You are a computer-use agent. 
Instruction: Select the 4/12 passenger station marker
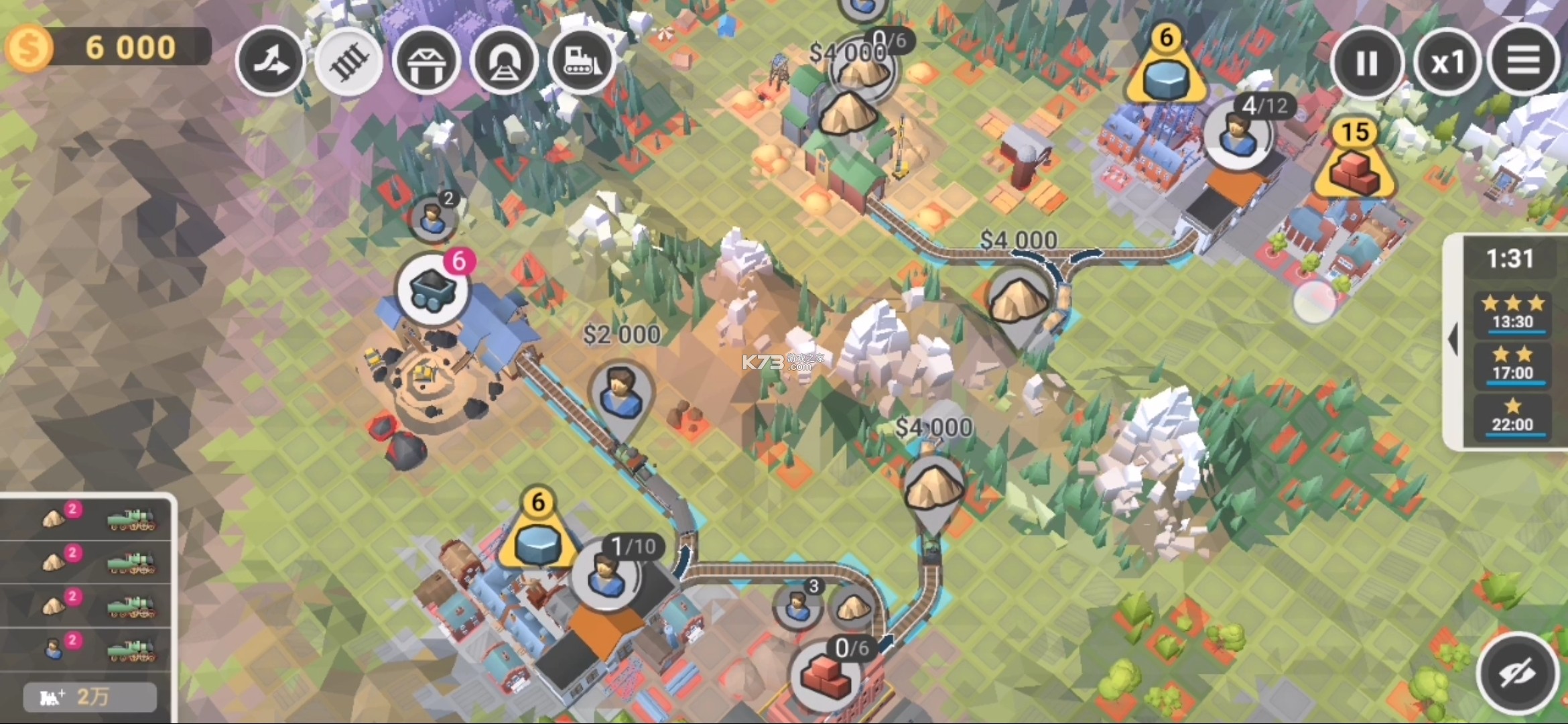click(1237, 134)
